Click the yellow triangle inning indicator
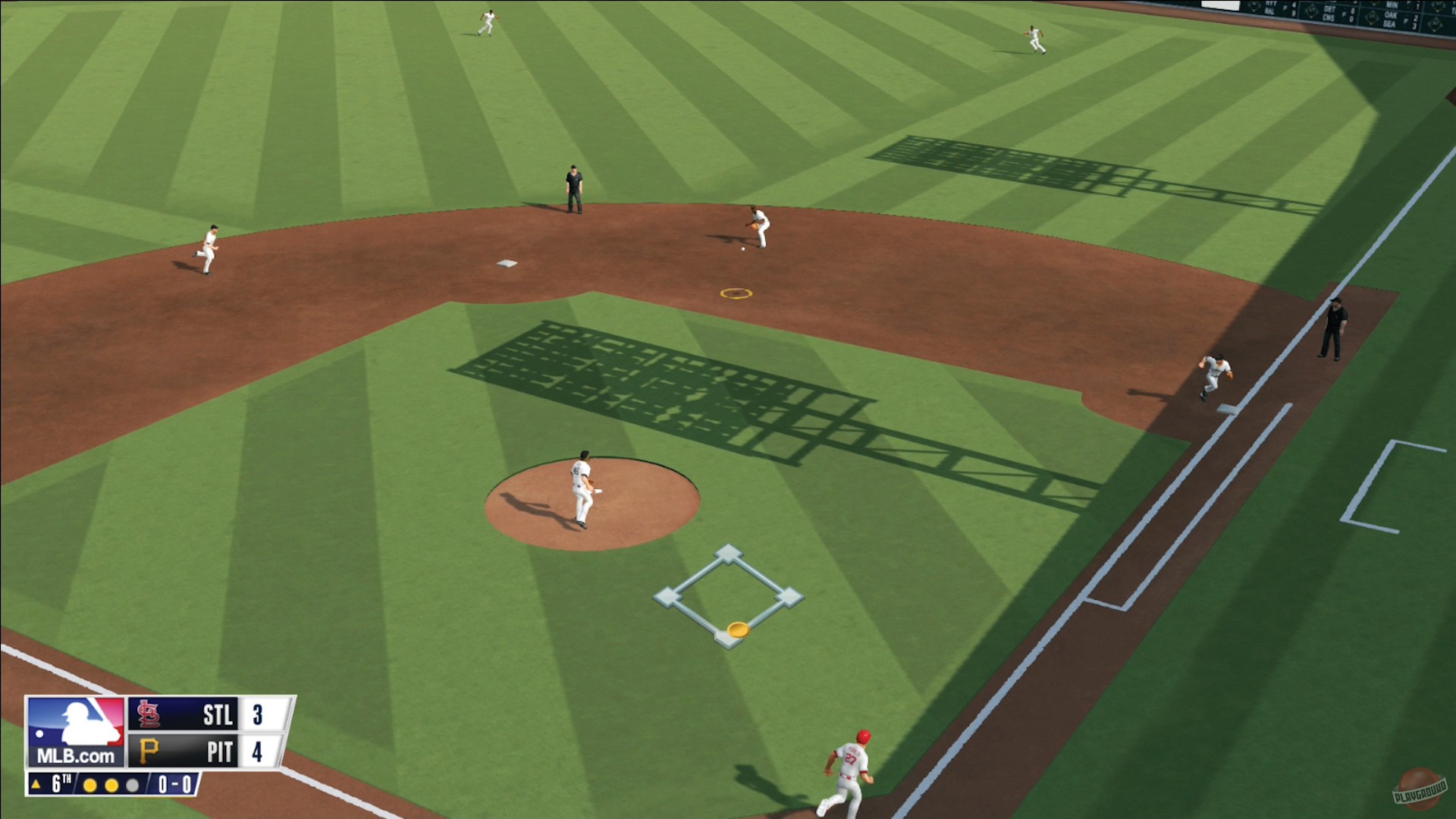The width and height of the screenshot is (1456, 819). click(x=36, y=784)
